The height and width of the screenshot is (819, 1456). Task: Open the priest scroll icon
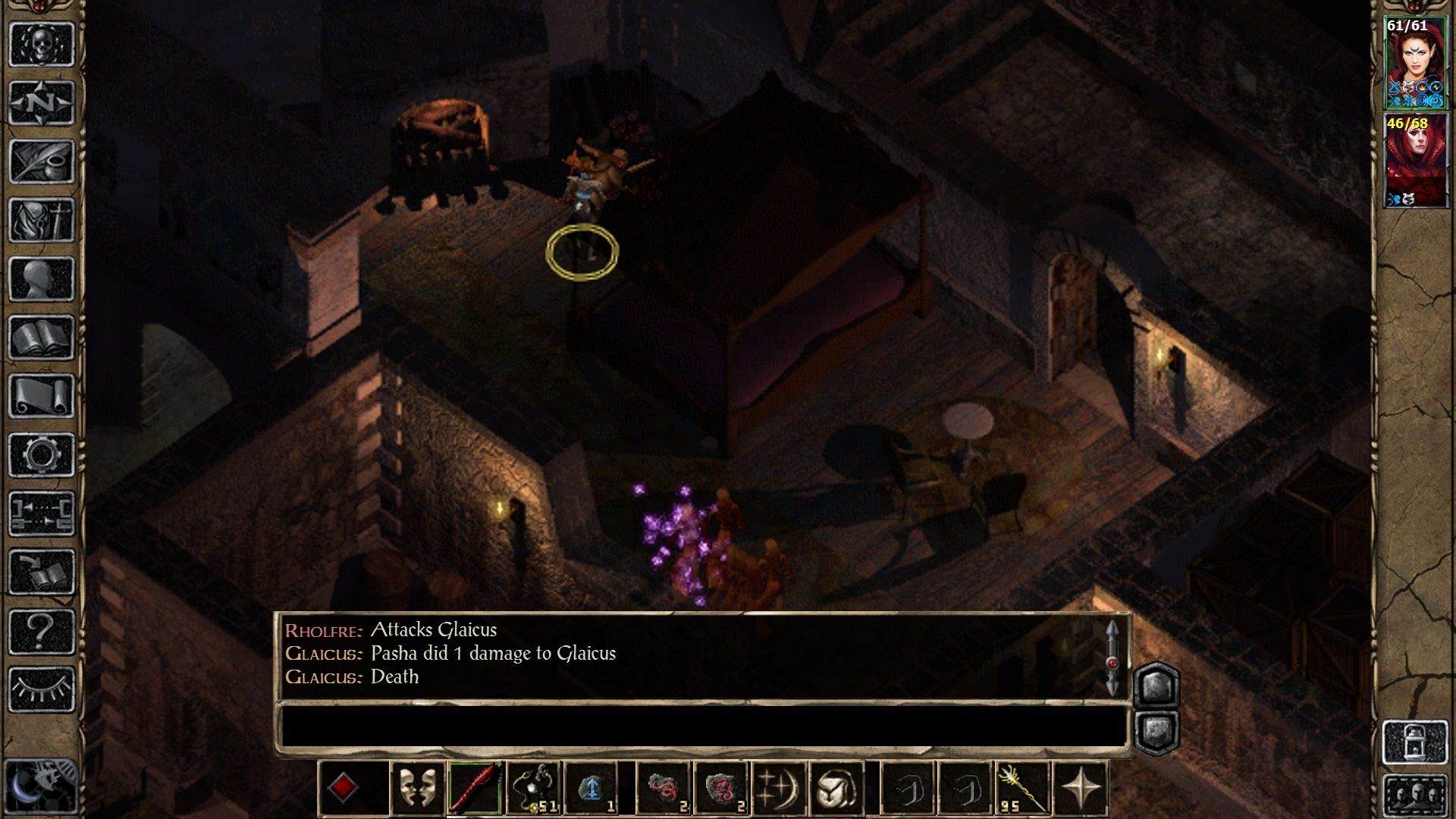(41, 396)
